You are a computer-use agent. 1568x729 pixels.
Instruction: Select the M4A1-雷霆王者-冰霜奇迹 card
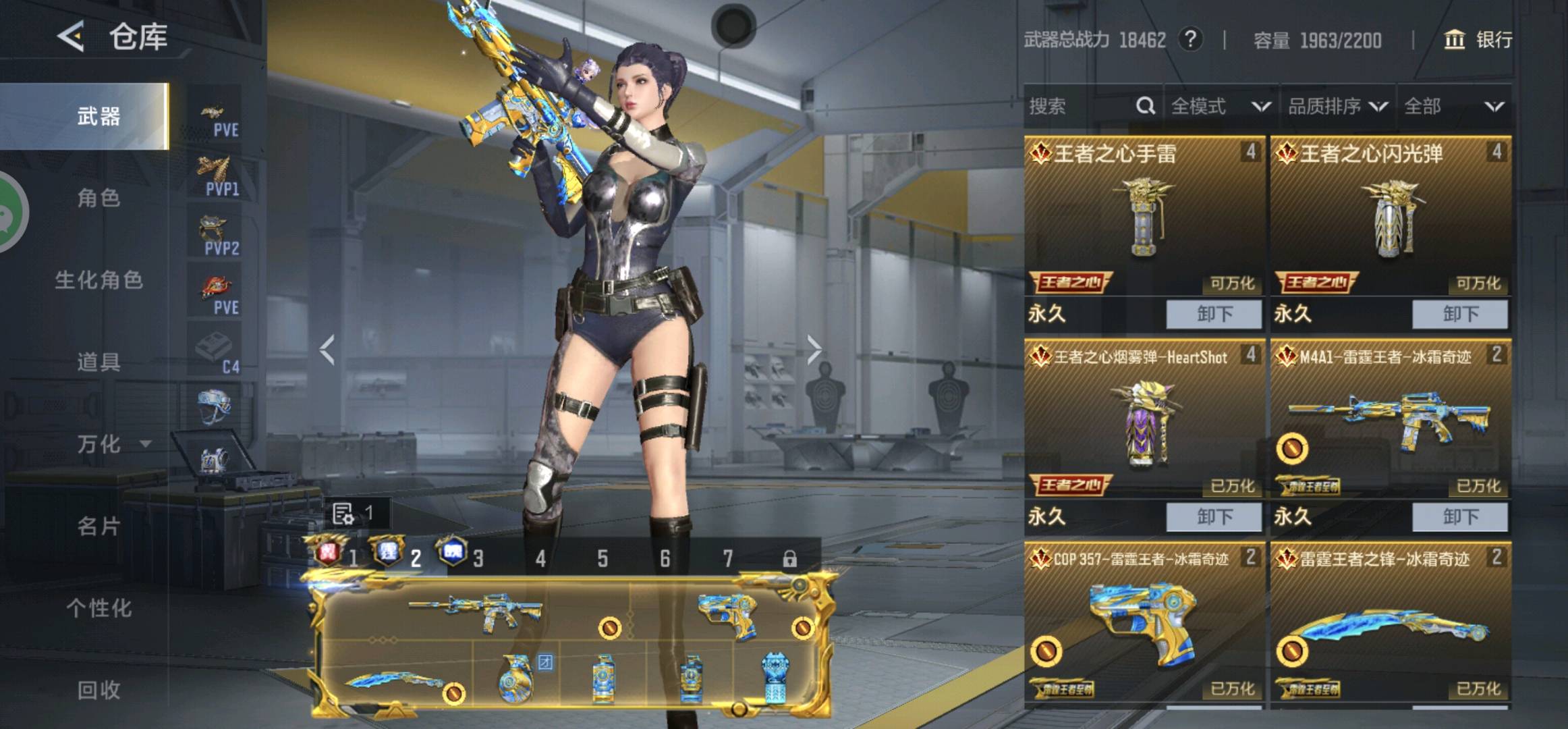[1391, 418]
